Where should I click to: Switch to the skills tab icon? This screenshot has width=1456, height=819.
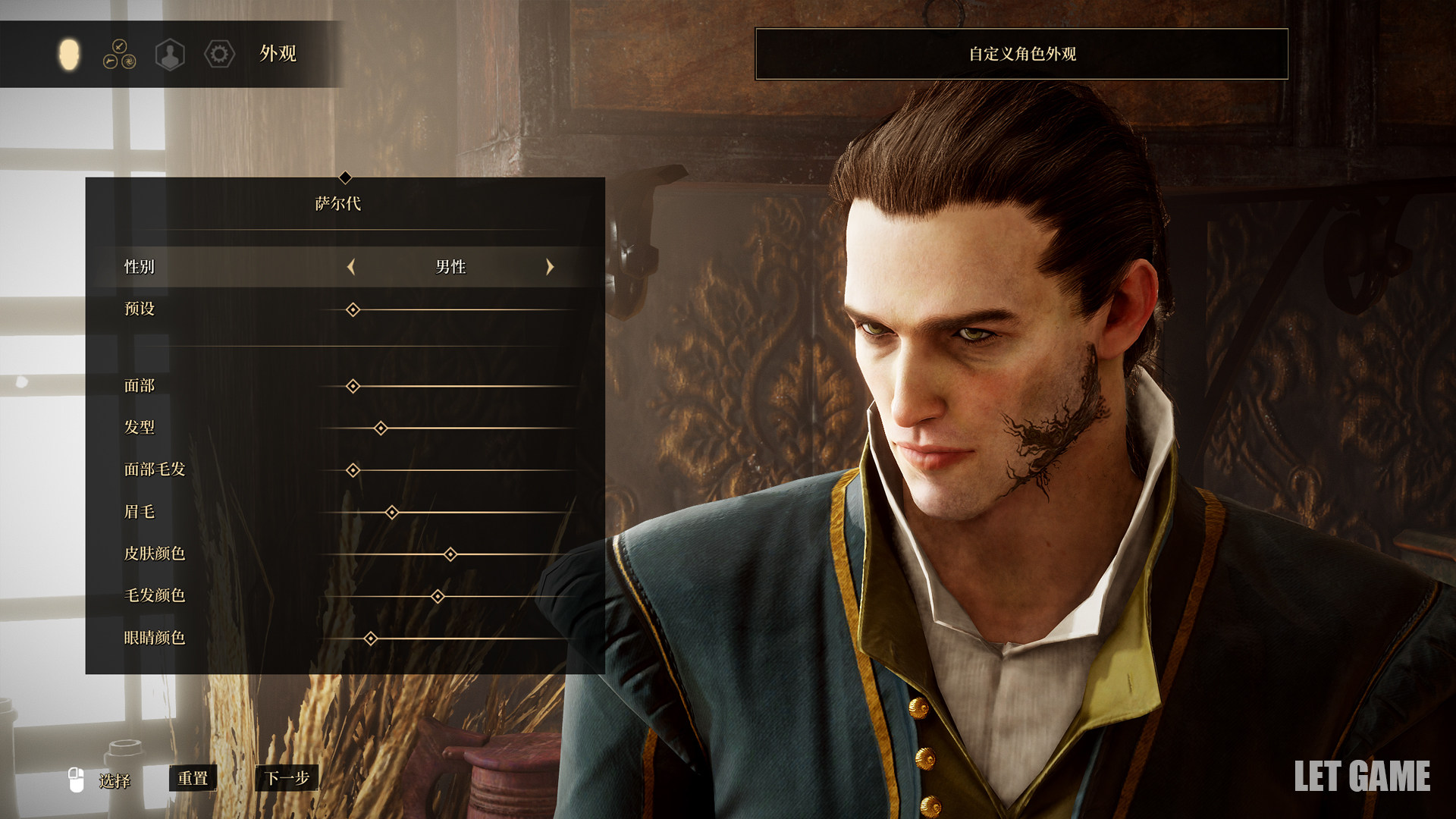pos(119,55)
